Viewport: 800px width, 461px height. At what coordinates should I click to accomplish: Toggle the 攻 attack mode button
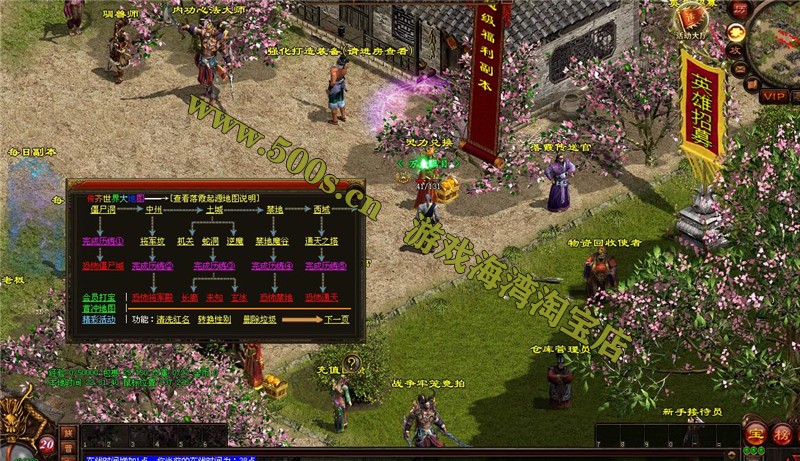(735, 48)
